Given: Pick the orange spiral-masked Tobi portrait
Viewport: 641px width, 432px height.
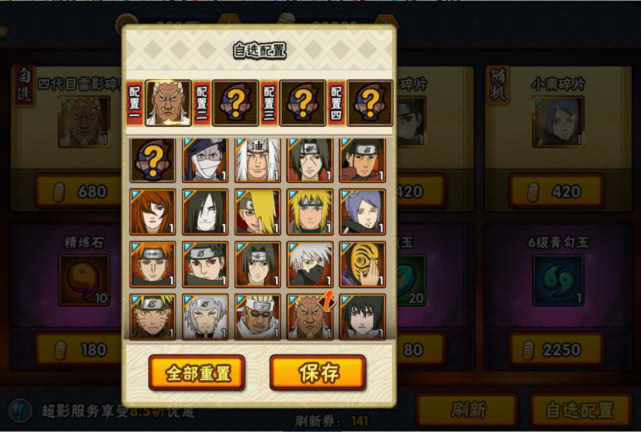Looking at the screenshot, I should 361,263.
